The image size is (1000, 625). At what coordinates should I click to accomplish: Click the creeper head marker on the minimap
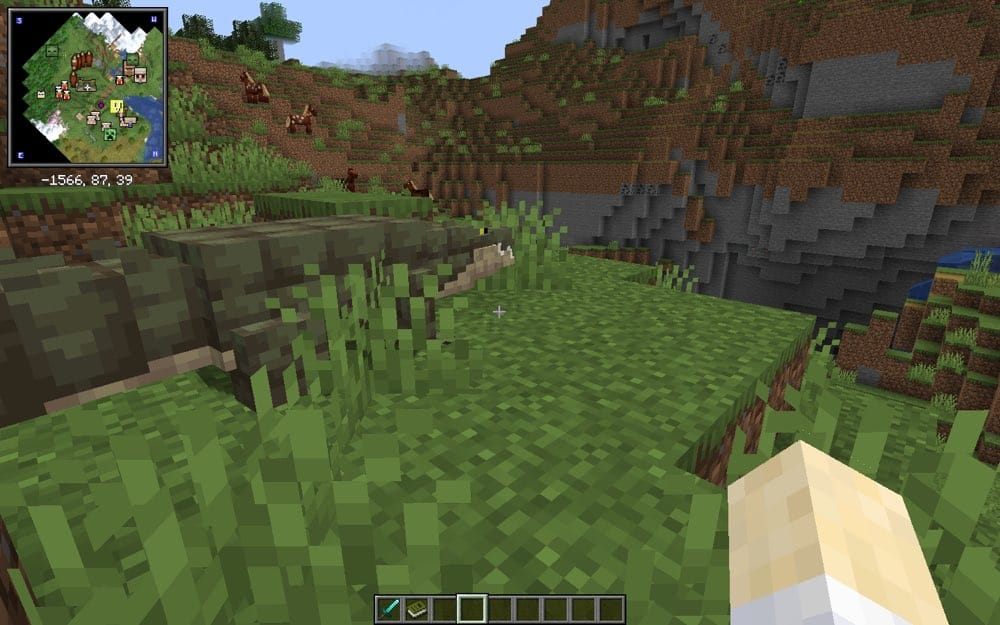(x=109, y=134)
